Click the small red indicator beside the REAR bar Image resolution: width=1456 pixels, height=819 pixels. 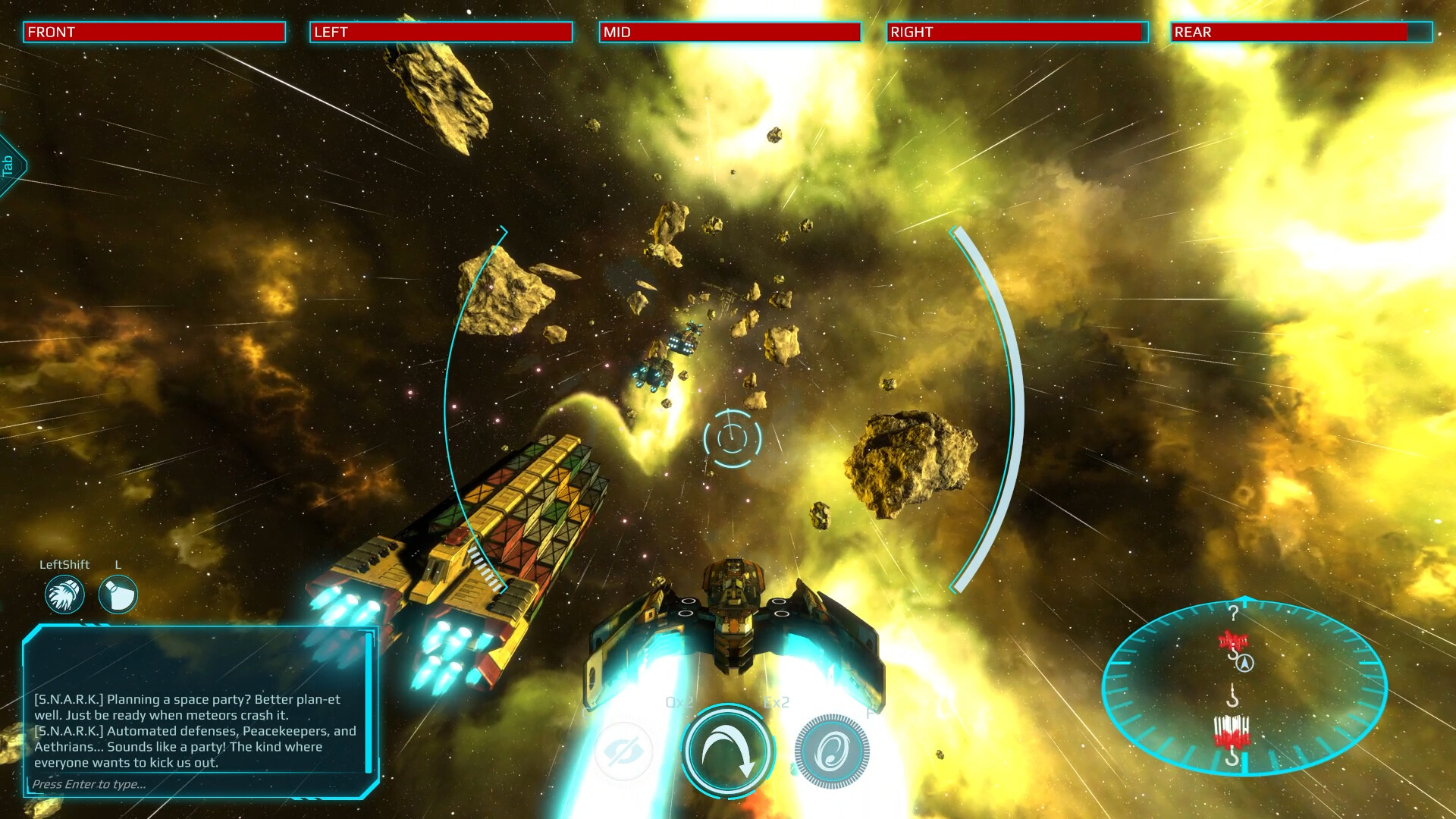pos(1424,32)
